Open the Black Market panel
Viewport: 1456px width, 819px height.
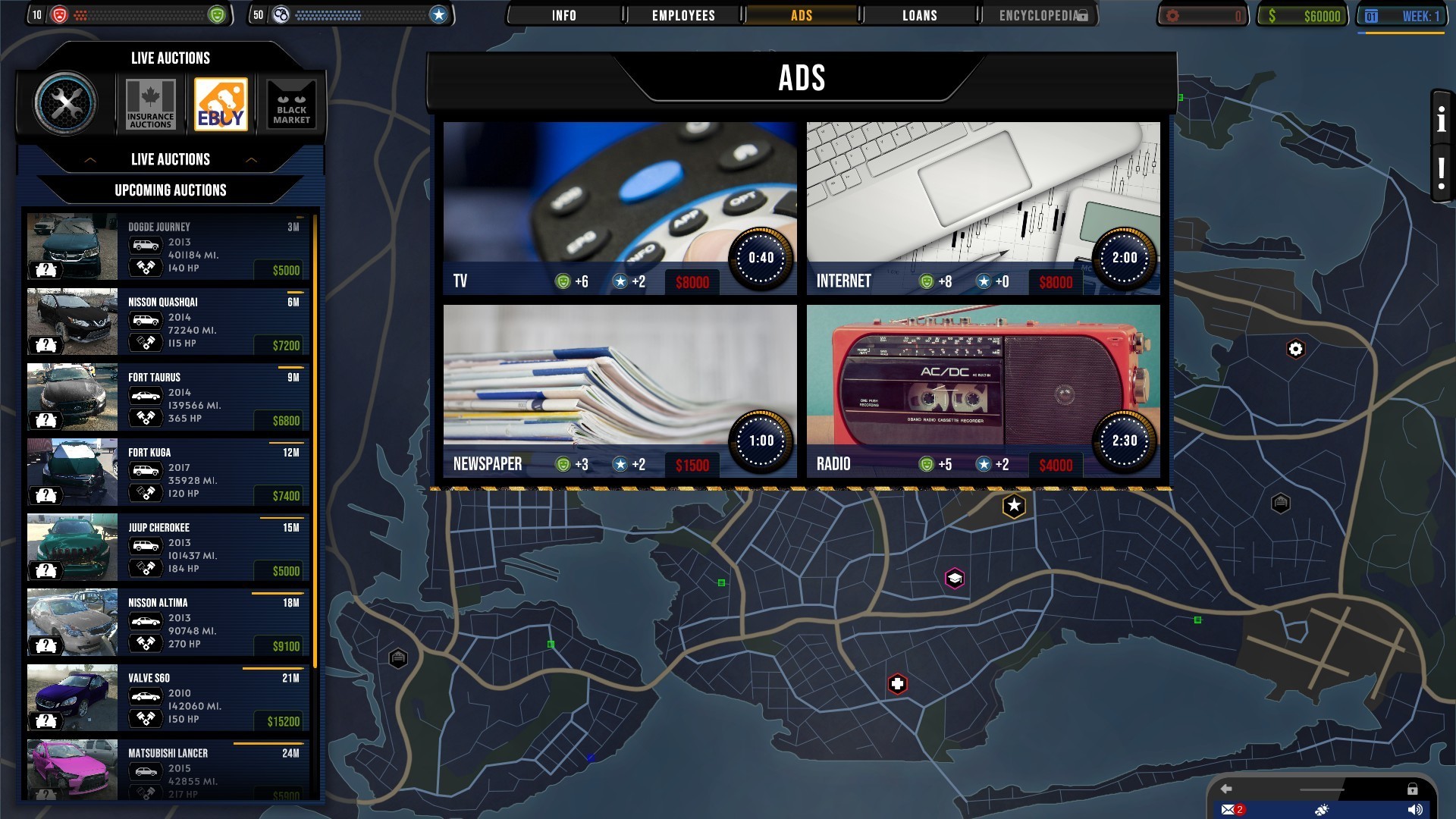coord(291,104)
